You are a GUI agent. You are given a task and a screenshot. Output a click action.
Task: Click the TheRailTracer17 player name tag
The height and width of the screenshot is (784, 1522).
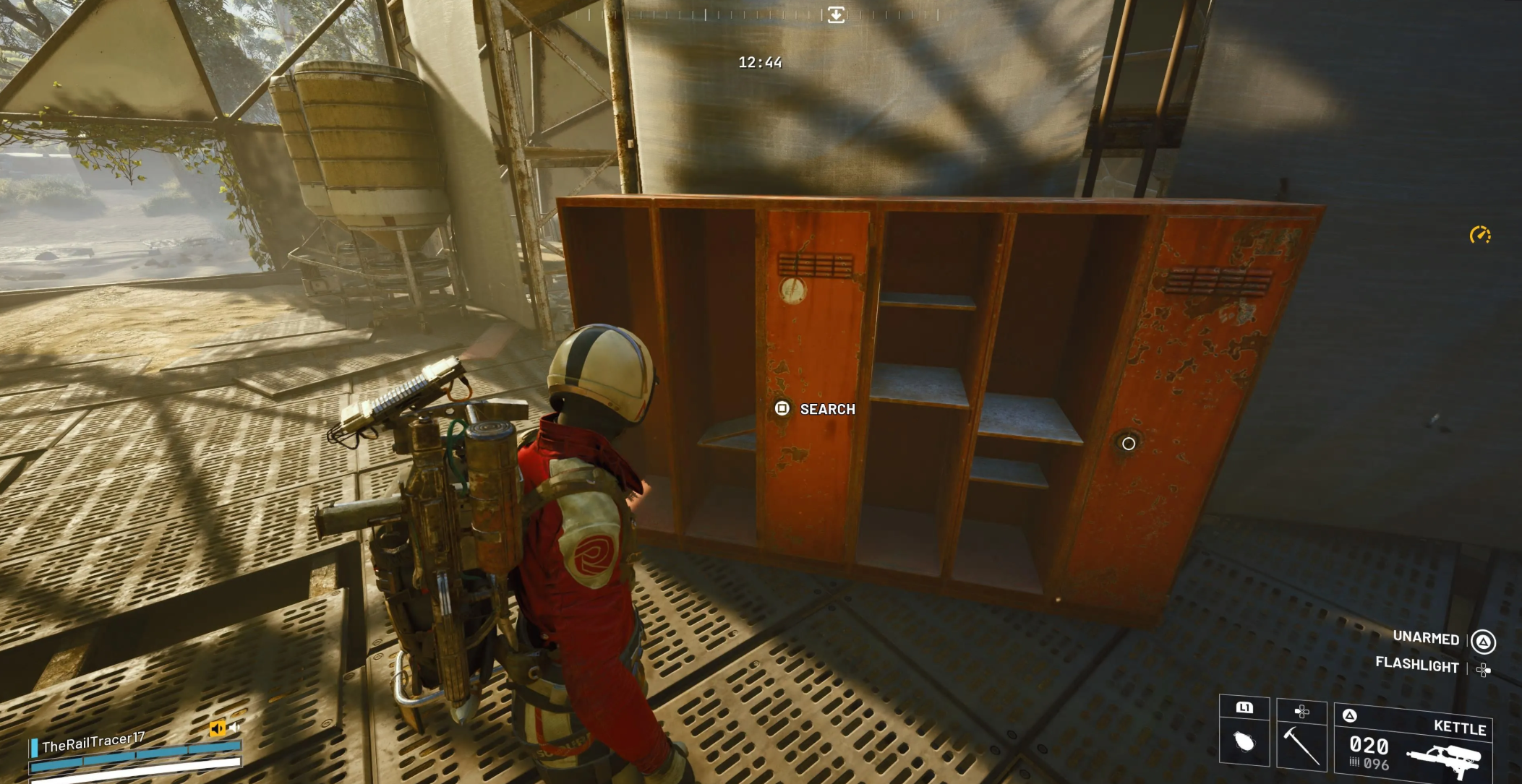tap(93, 742)
